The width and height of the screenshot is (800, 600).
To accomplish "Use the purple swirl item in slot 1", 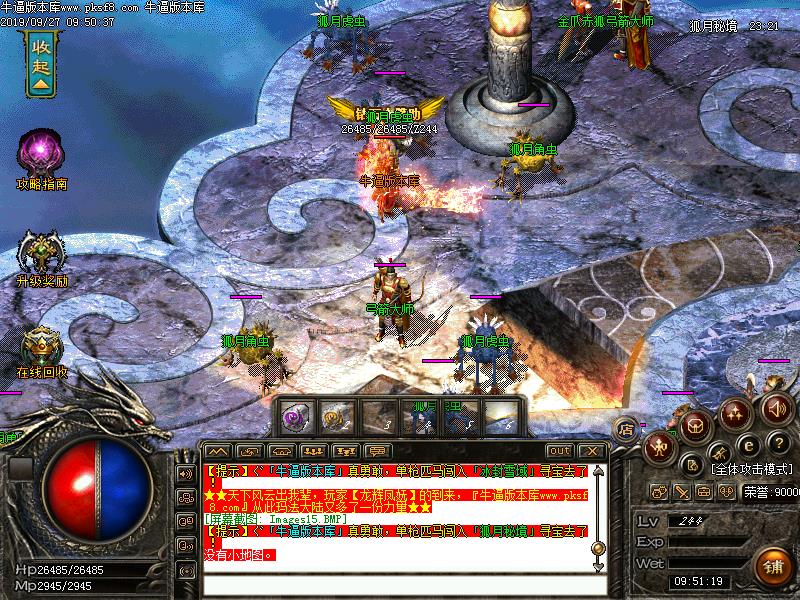I will (x=294, y=415).
